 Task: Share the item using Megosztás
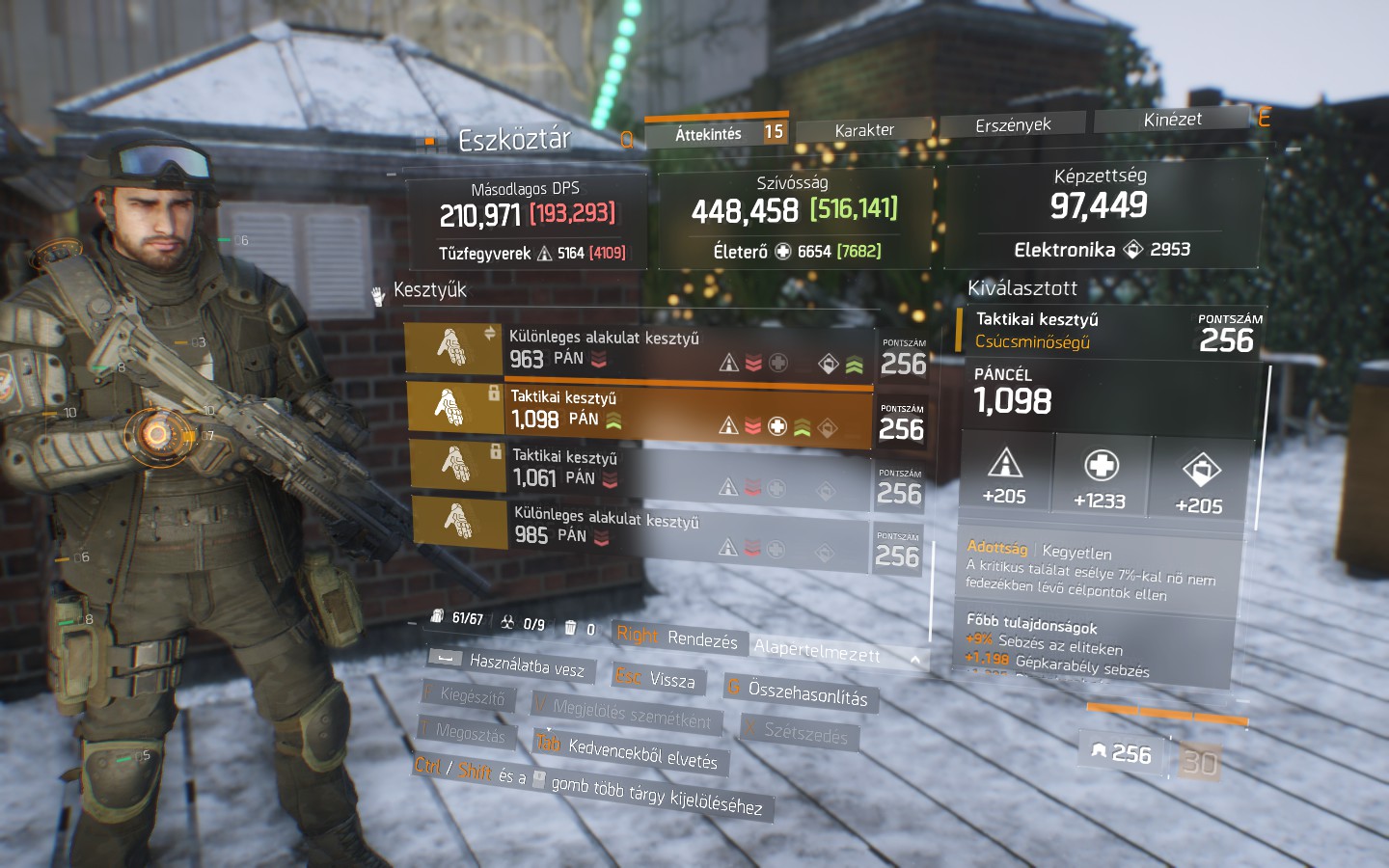(463, 732)
